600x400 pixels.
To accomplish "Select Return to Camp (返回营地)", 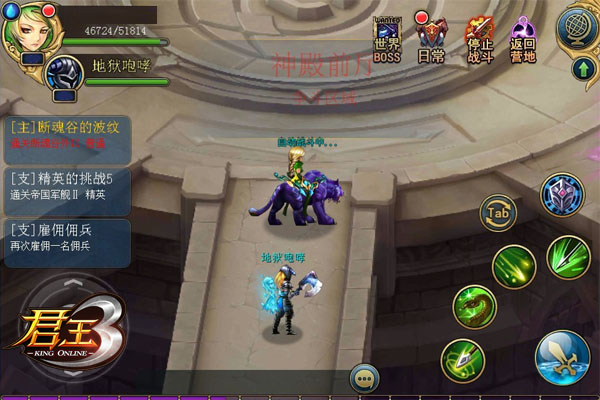I will [x=524, y=38].
